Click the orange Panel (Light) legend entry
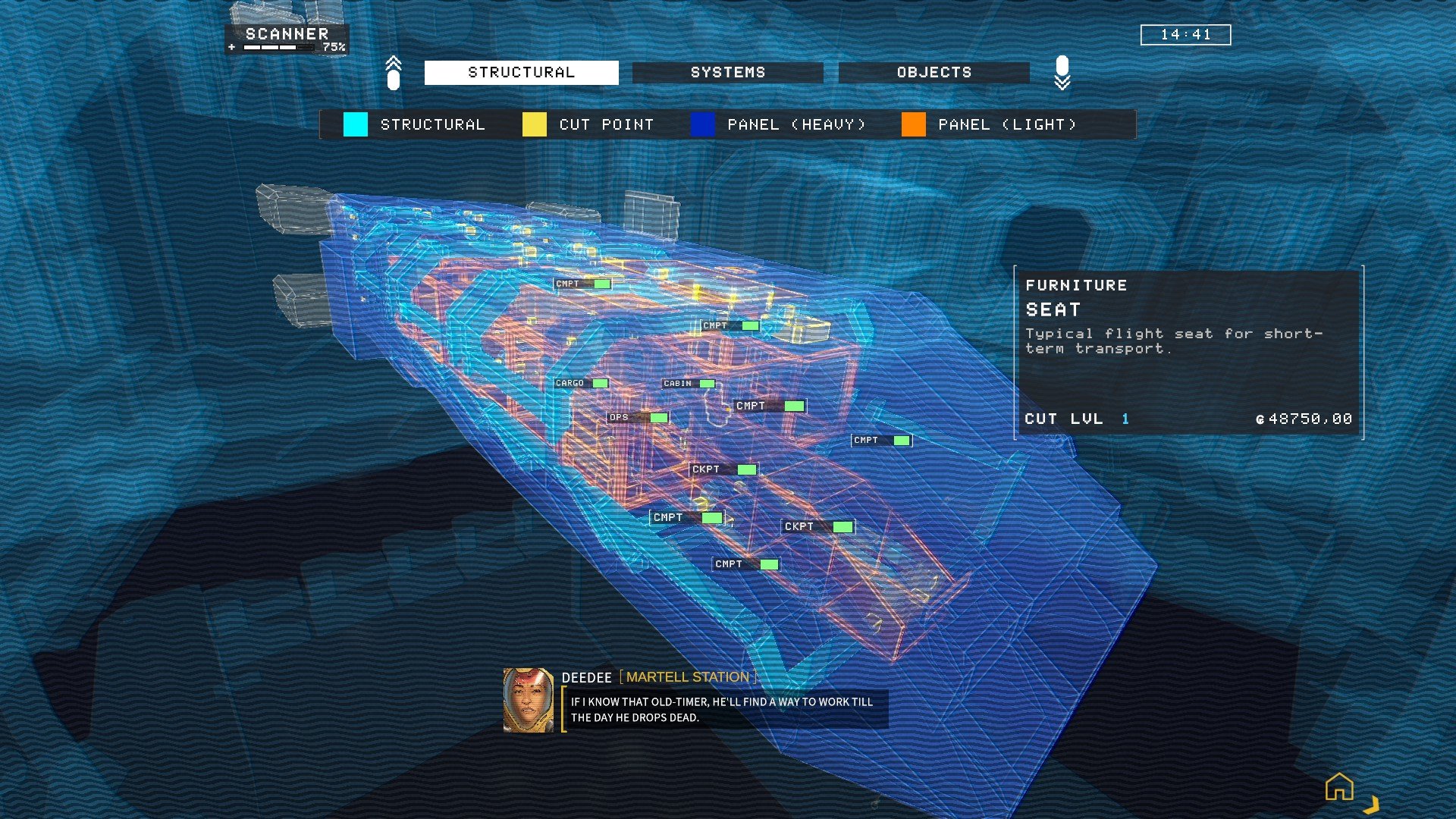Image resolution: width=1456 pixels, height=819 pixels. point(990,124)
